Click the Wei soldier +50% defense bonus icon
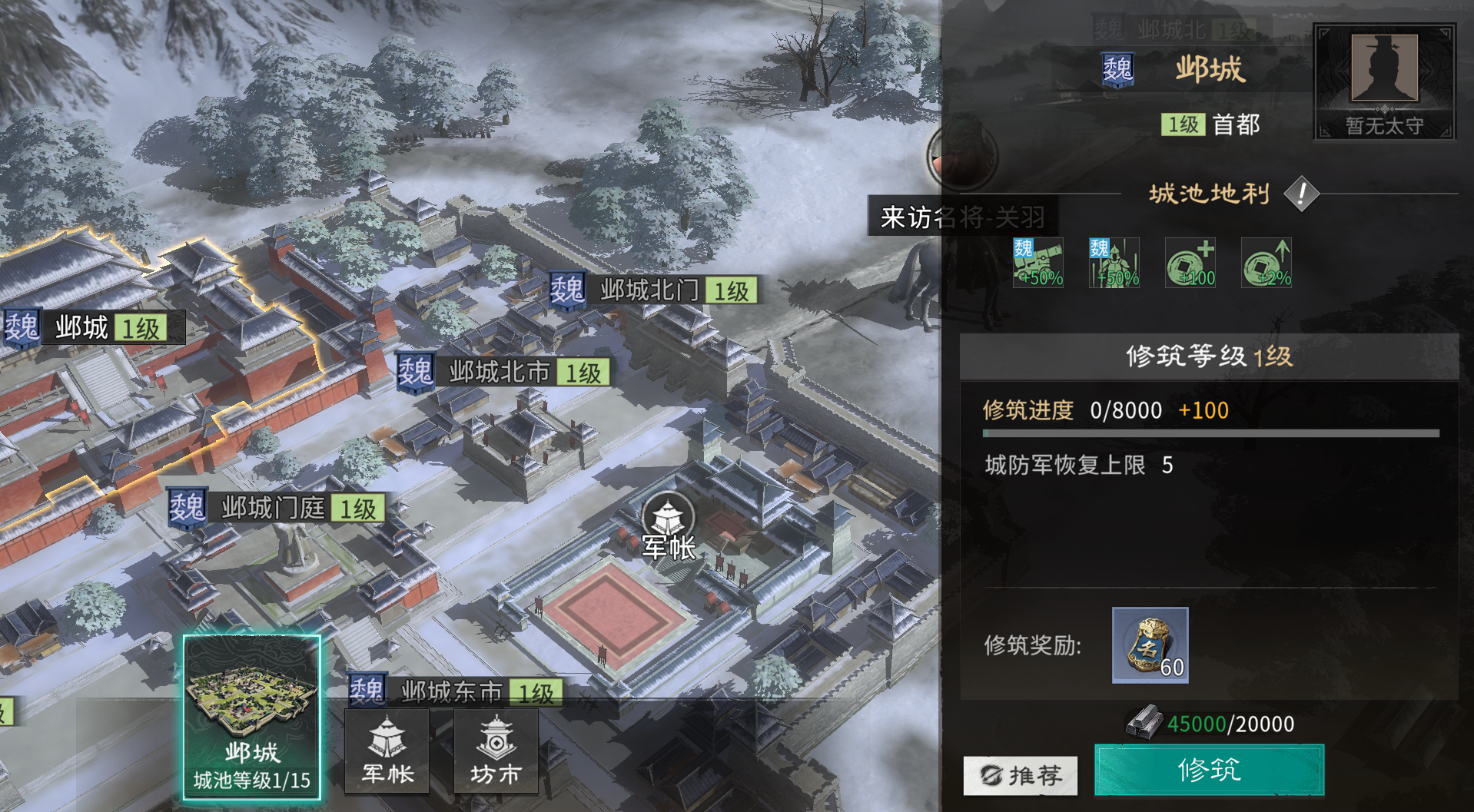This screenshot has height=812, width=1474. [x=1114, y=263]
